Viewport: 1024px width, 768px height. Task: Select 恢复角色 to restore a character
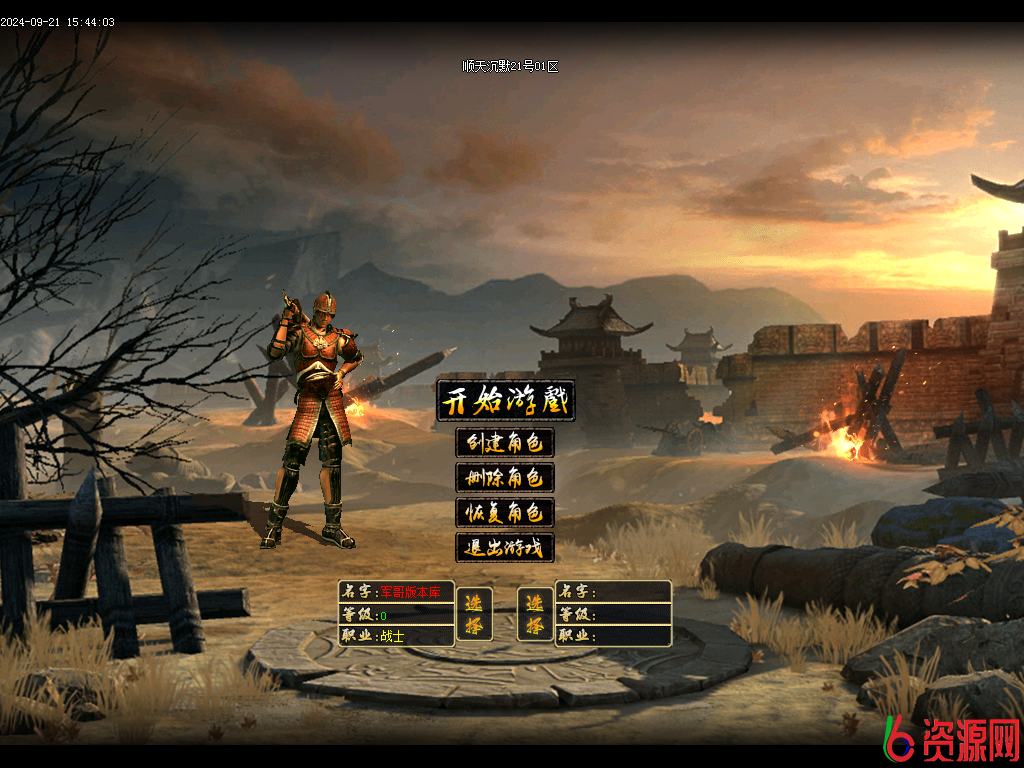click(505, 513)
